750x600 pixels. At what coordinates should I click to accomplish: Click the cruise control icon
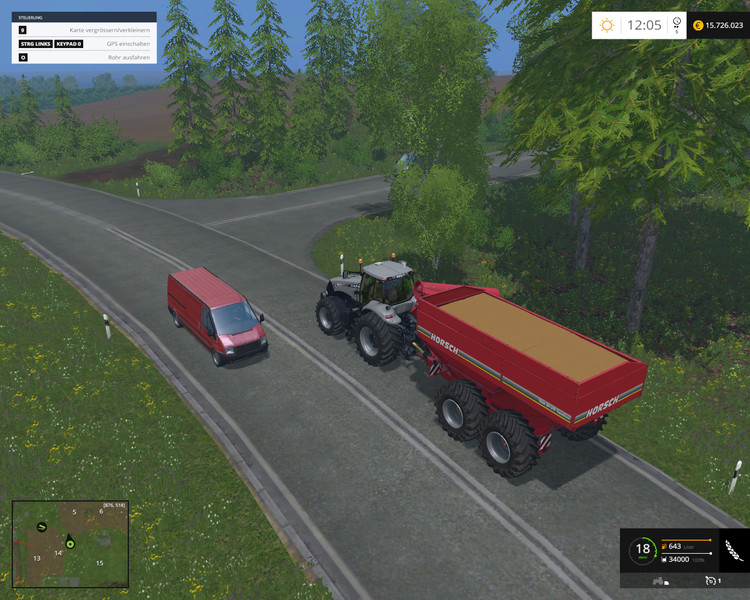(x=711, y=580)
